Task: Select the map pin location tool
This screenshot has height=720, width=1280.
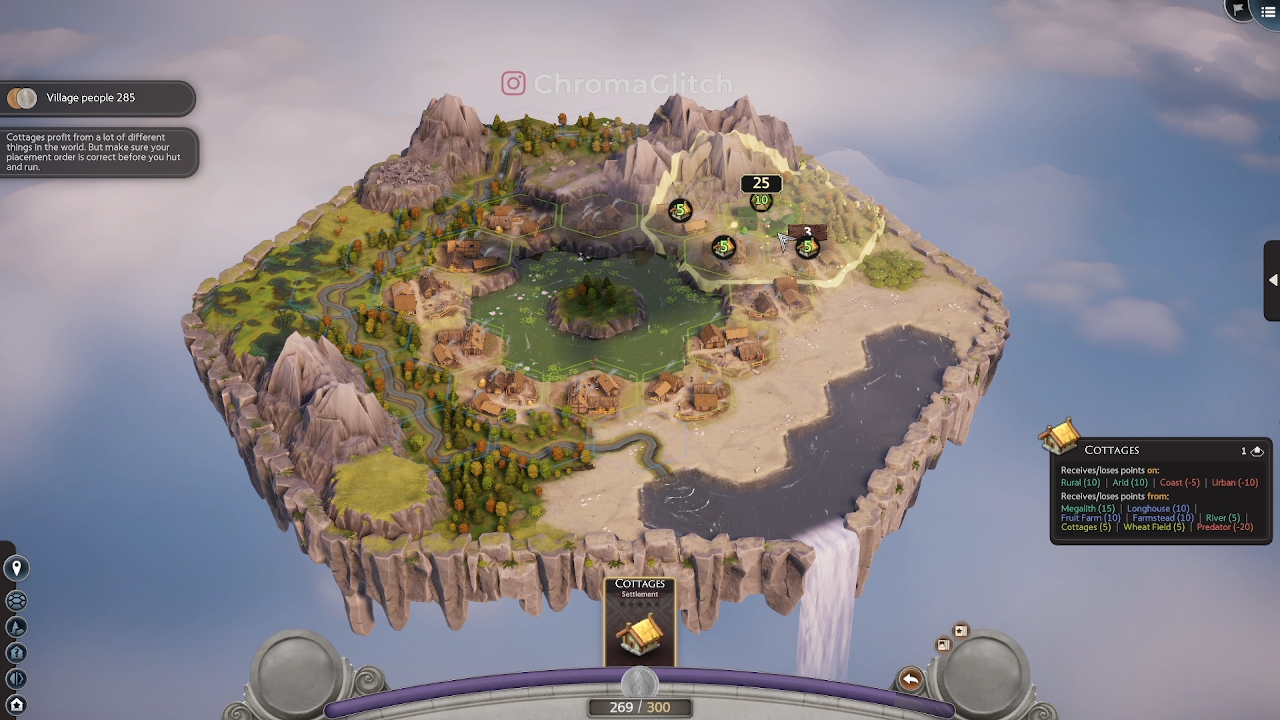Action: (16, 568)
